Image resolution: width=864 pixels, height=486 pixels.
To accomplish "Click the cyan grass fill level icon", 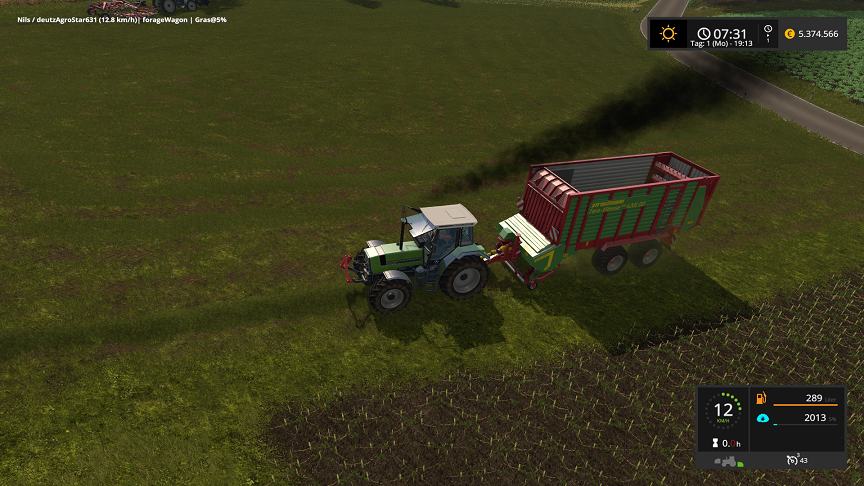I will [762, 418].
